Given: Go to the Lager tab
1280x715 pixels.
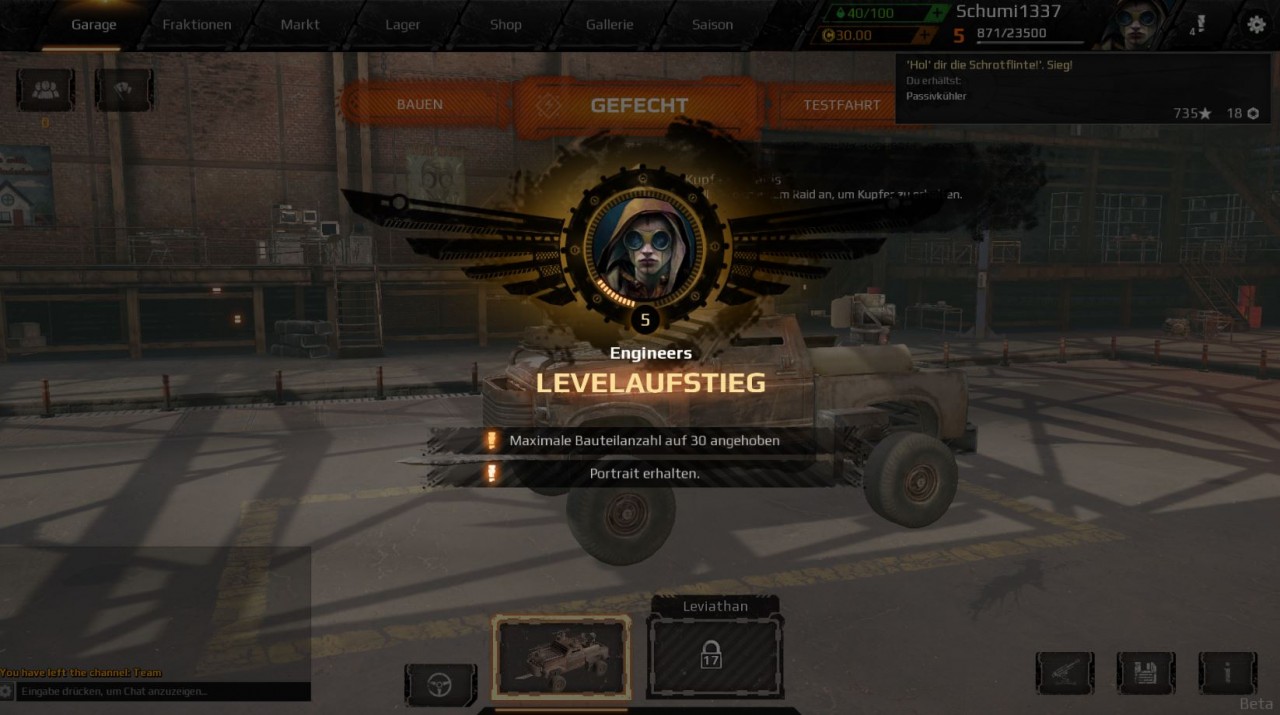Looking at the screenshot, I should point(403,25).
